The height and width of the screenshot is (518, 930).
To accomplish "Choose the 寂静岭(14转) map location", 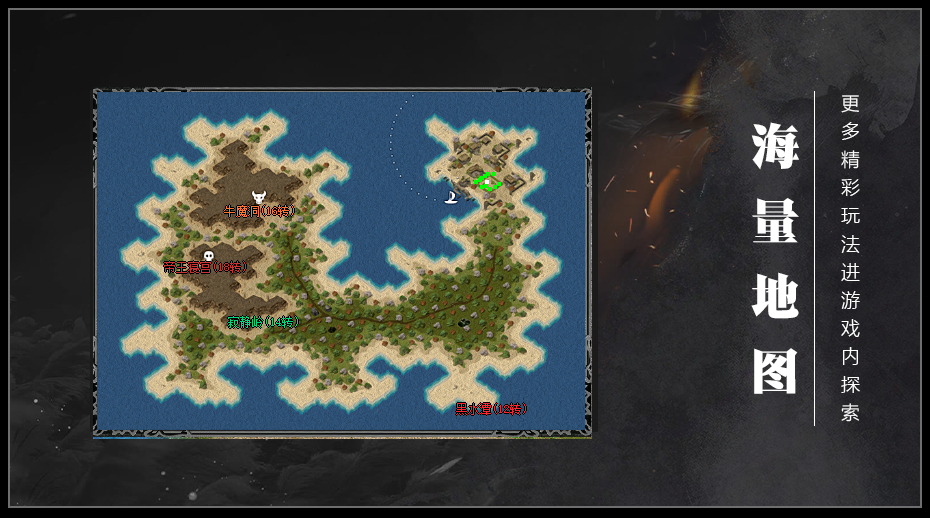I will (x=262, y=322).
